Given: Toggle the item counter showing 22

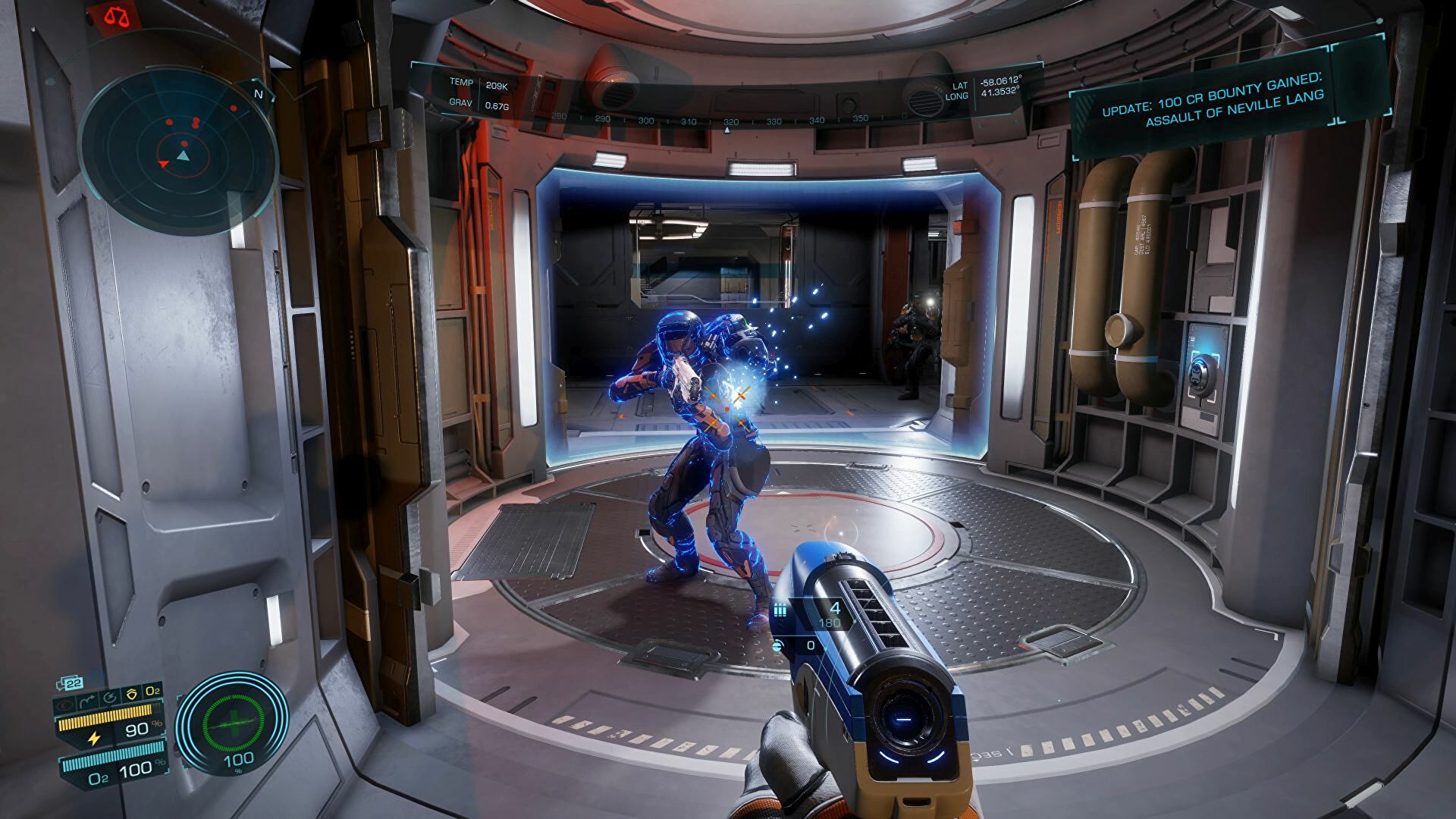Looking at the screenshot, I should (73, 682).
